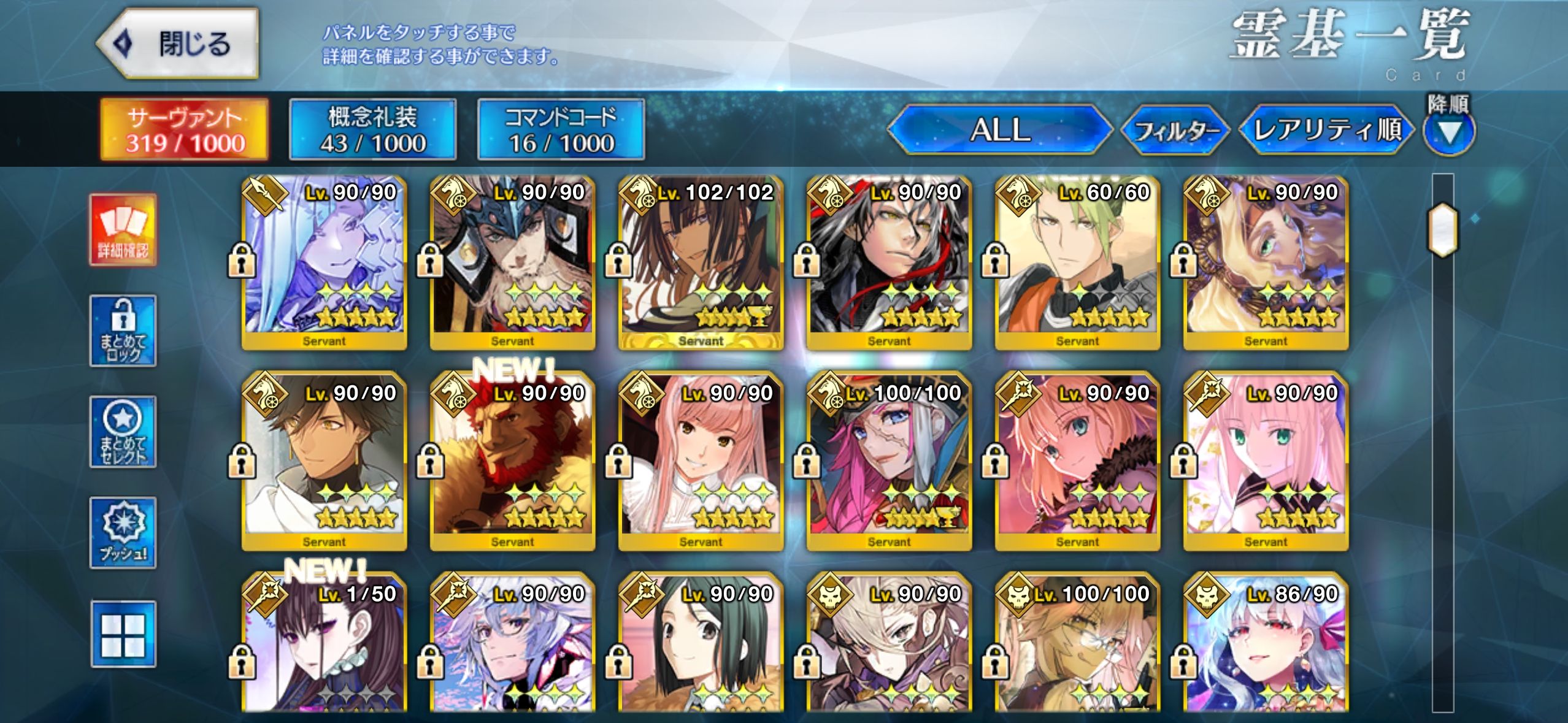The image size is (1568, 723).
Task: Close the card list with 閉じる
Action: pos(178,44)
